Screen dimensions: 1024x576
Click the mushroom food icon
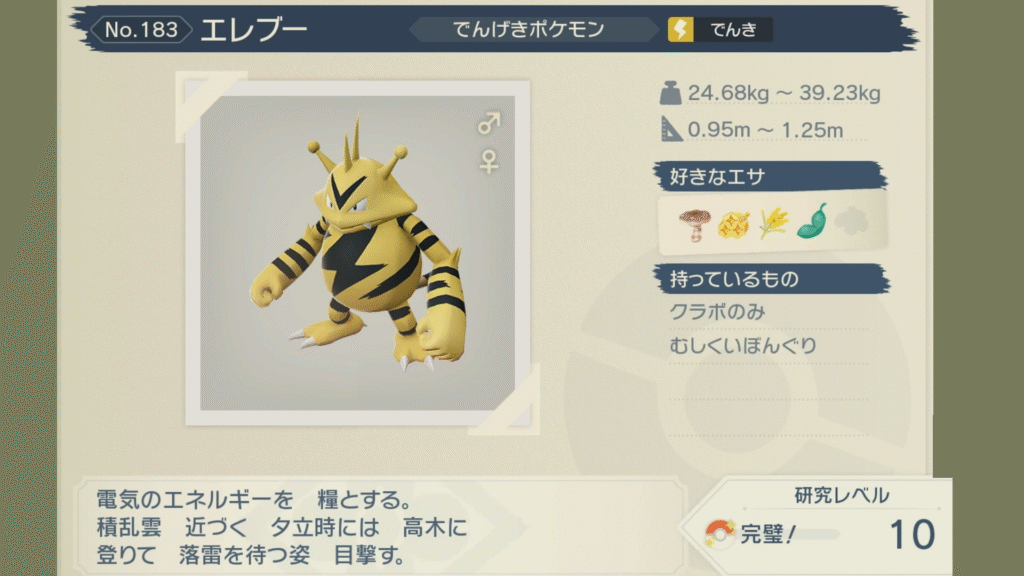pyautogui.click(x=692, y=223)
